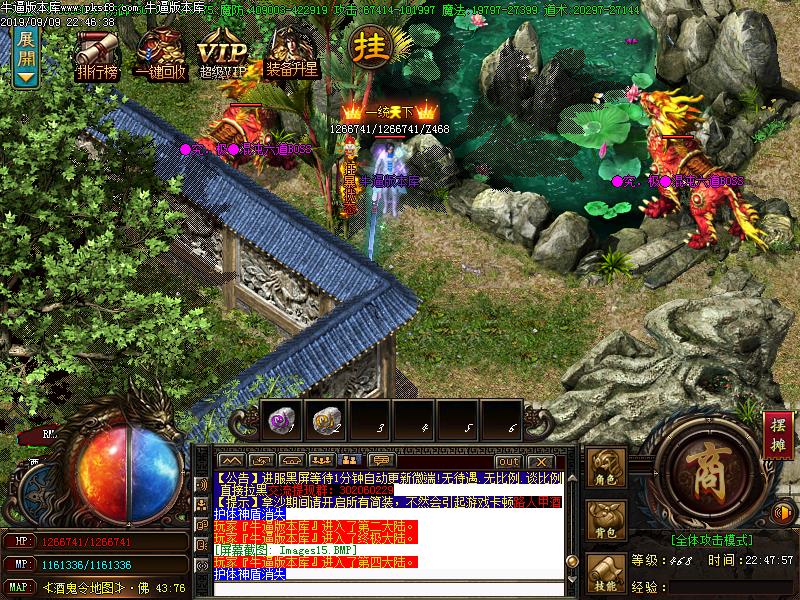The height and width of the screenshot is (600, 800).
Task: Expand the 展開 side panel
Action: [26, 56]
